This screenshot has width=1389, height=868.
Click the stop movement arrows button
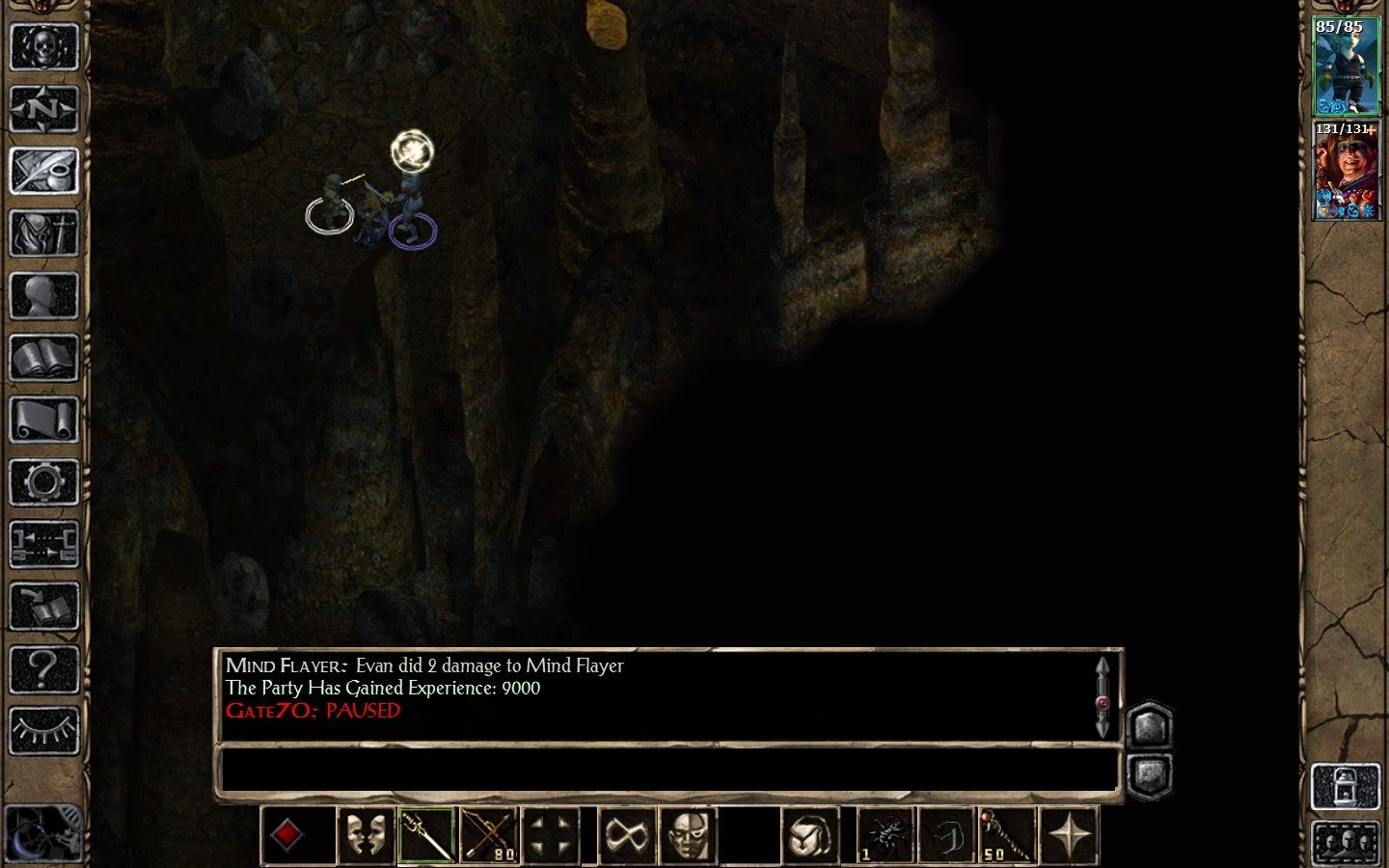click(551, 833)
